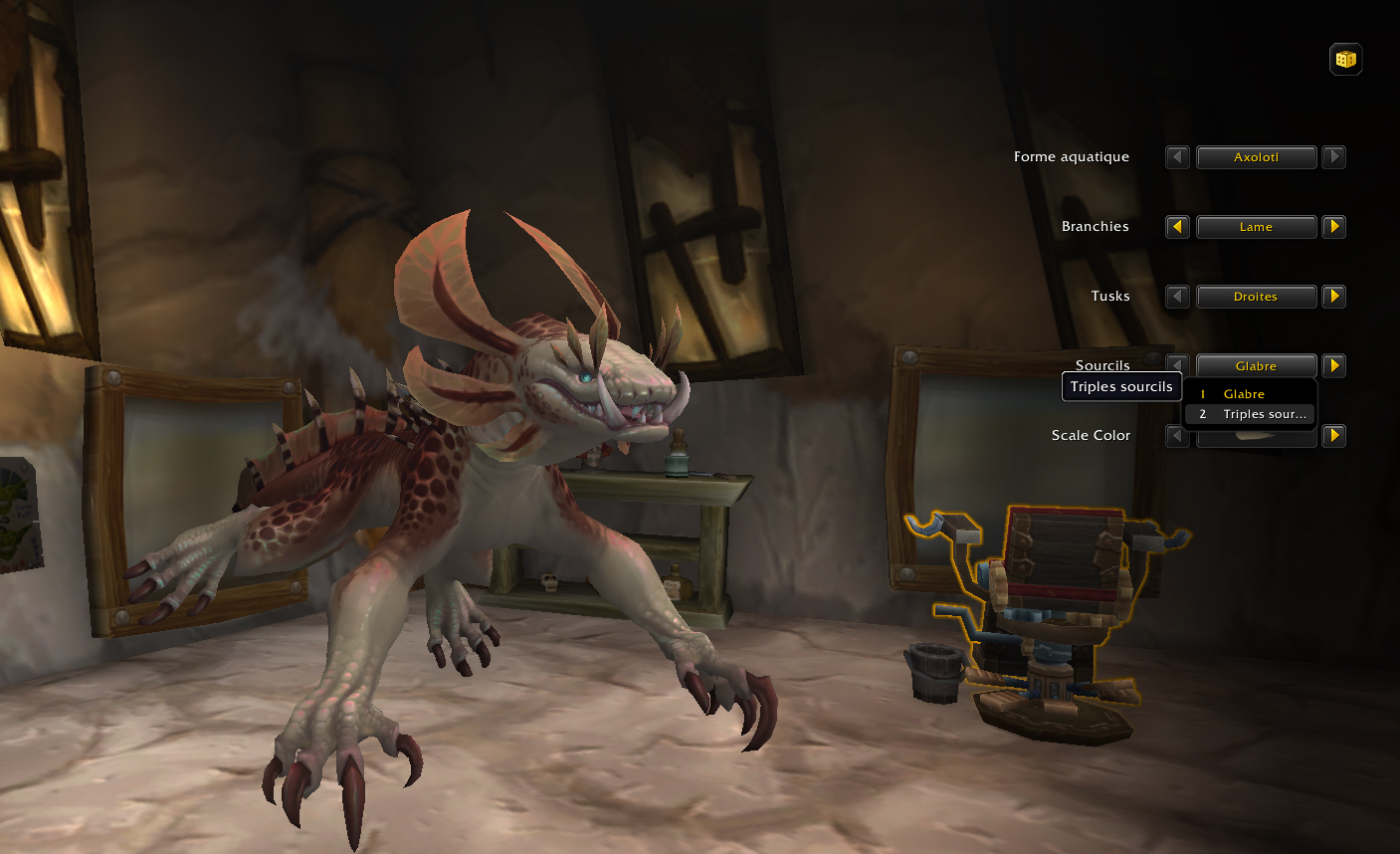Click next arrow for Forme aquatique
Screen dimensions: 1400x854
click(1334, 157)
